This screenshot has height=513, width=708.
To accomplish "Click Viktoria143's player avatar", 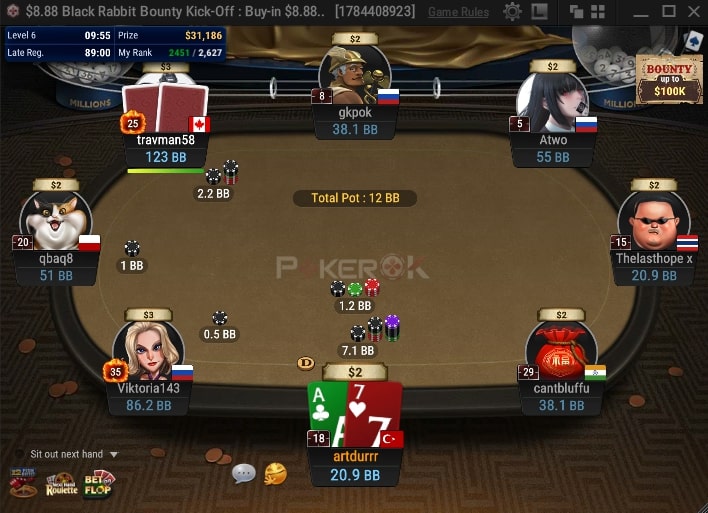I will coord(148,352).
